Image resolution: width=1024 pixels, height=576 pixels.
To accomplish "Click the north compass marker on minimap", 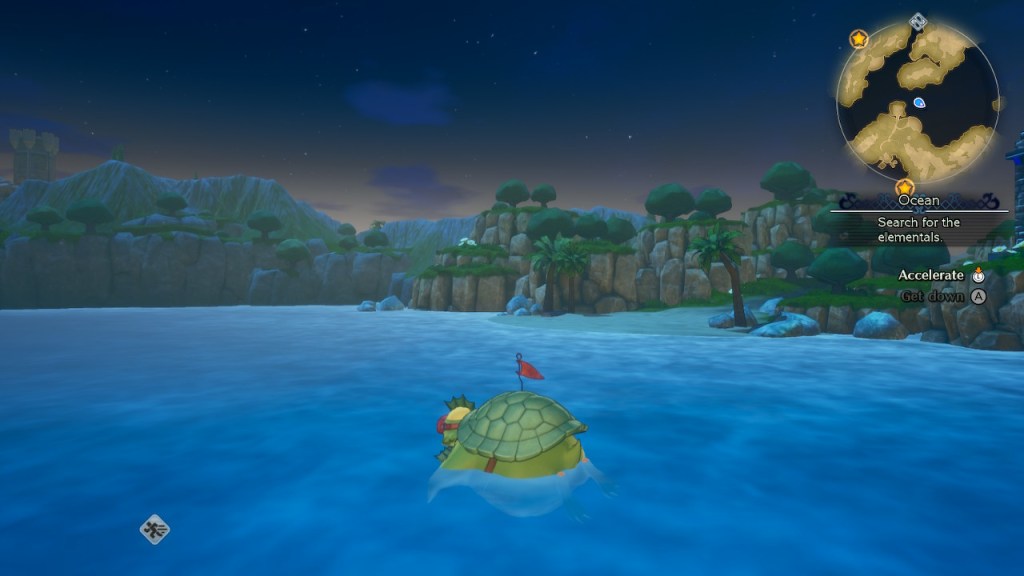I will click(918, 20).
